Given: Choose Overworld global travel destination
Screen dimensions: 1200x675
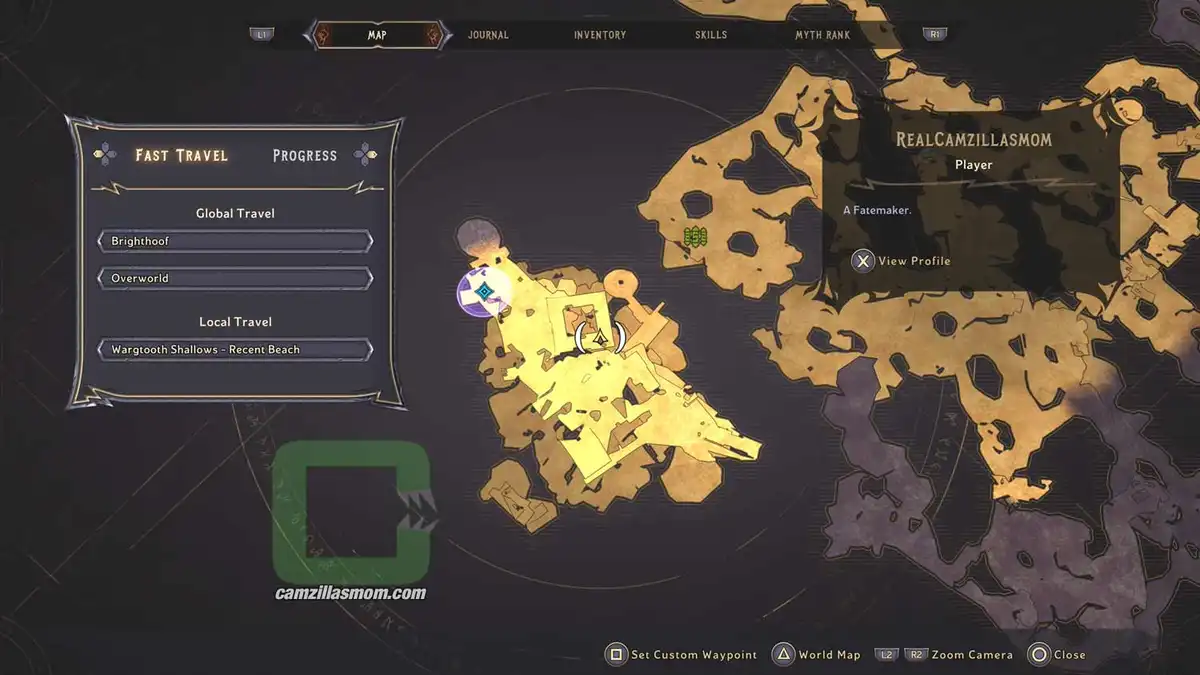Looking at the screenshot, I should tap(235, 278).
